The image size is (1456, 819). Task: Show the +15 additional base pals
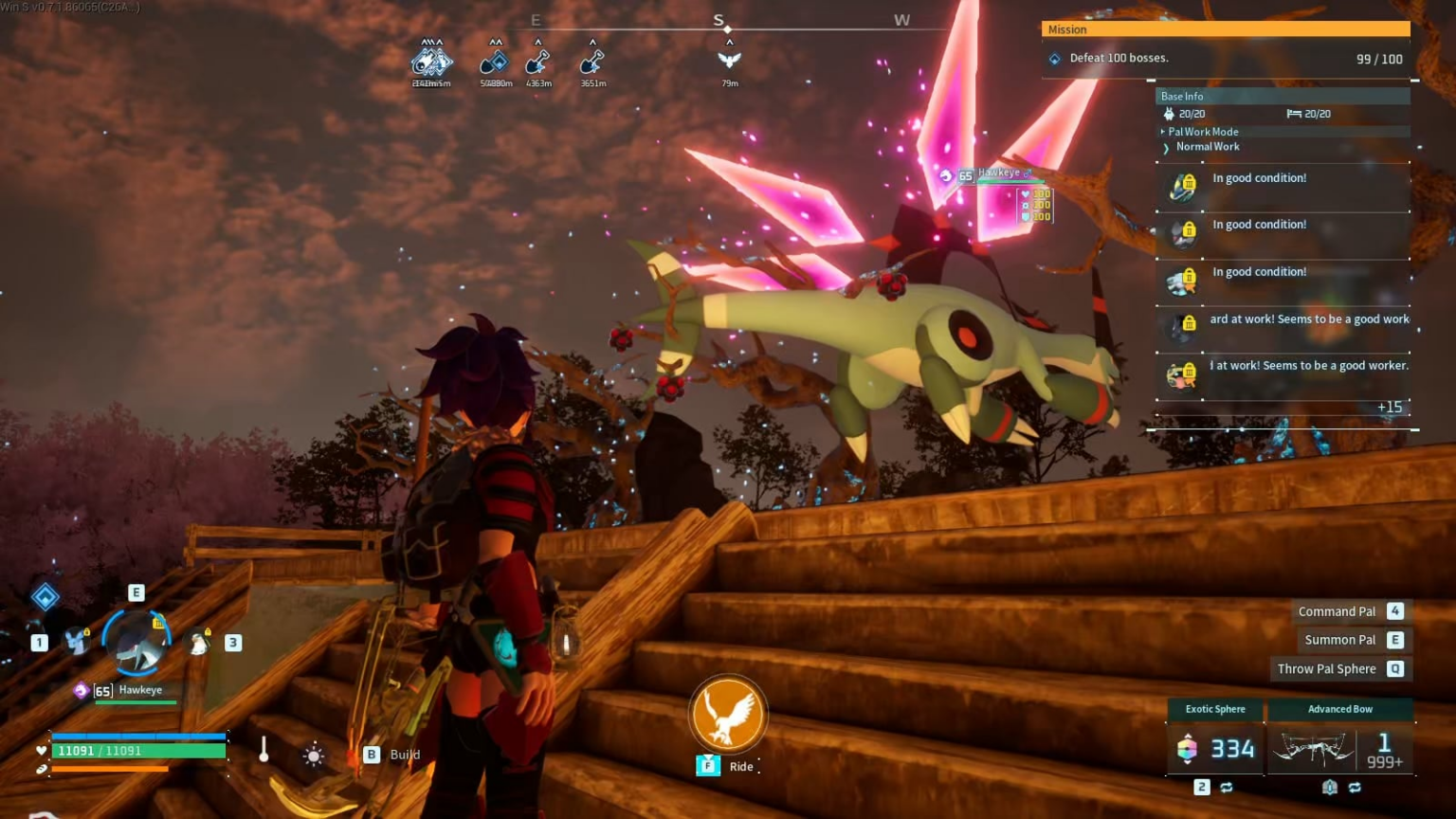(1389, 408)
